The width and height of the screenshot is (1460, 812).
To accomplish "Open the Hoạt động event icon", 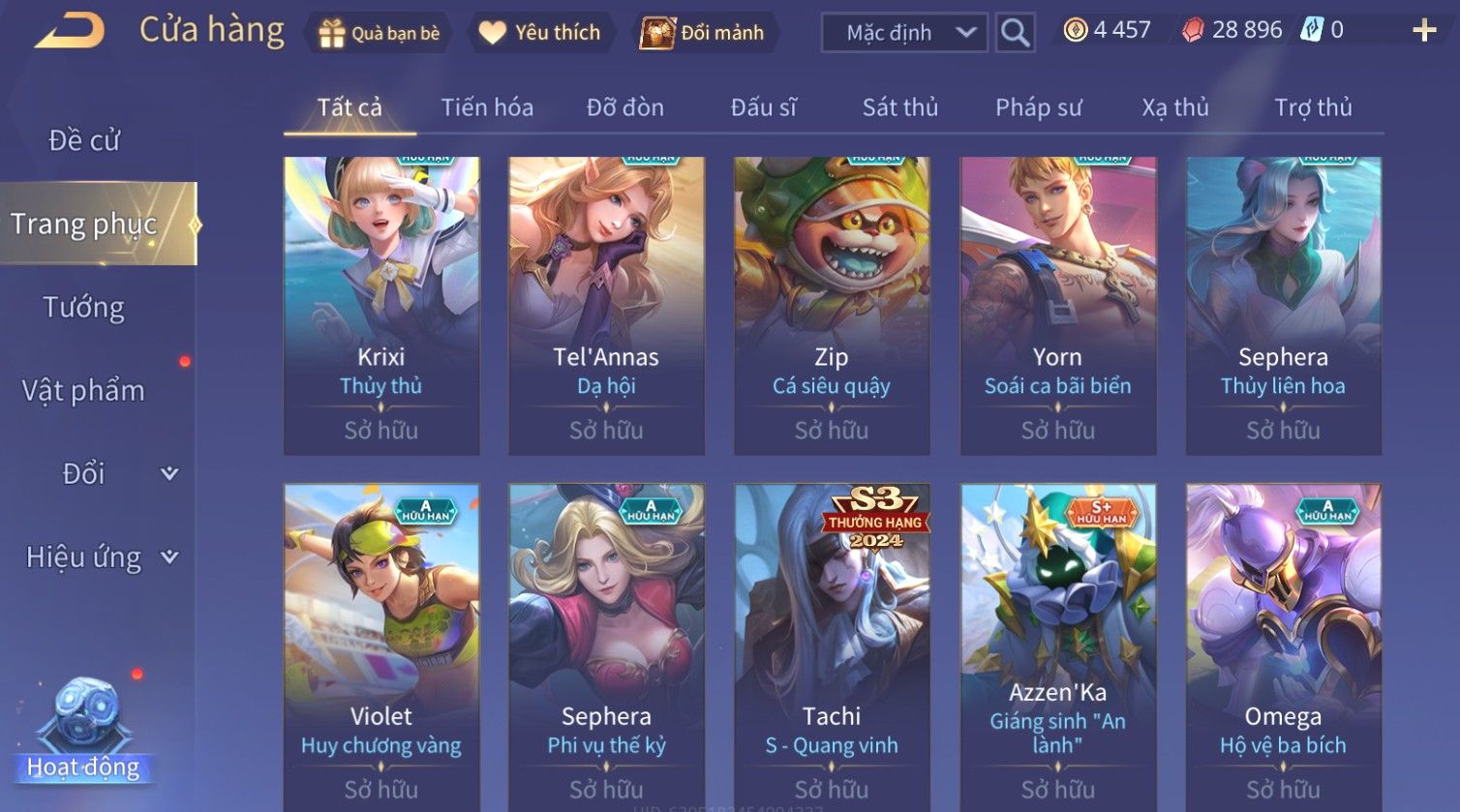I will point(84,731).
